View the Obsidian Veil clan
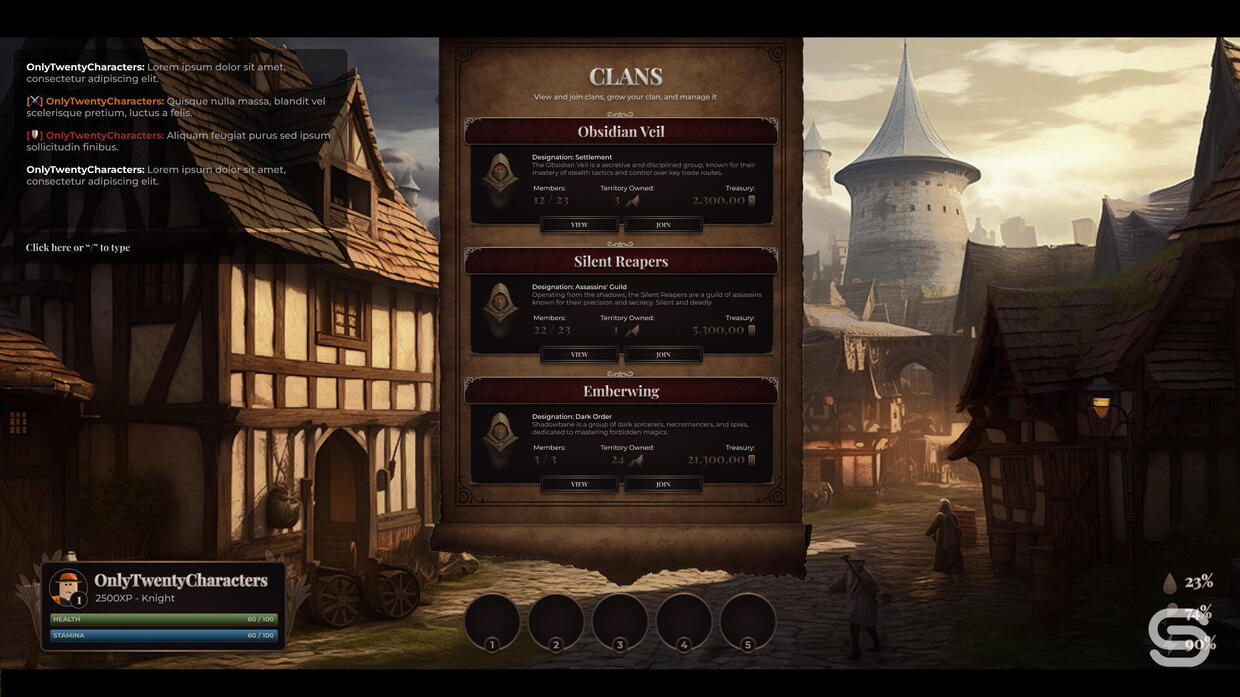 click(x=579, y=225)
